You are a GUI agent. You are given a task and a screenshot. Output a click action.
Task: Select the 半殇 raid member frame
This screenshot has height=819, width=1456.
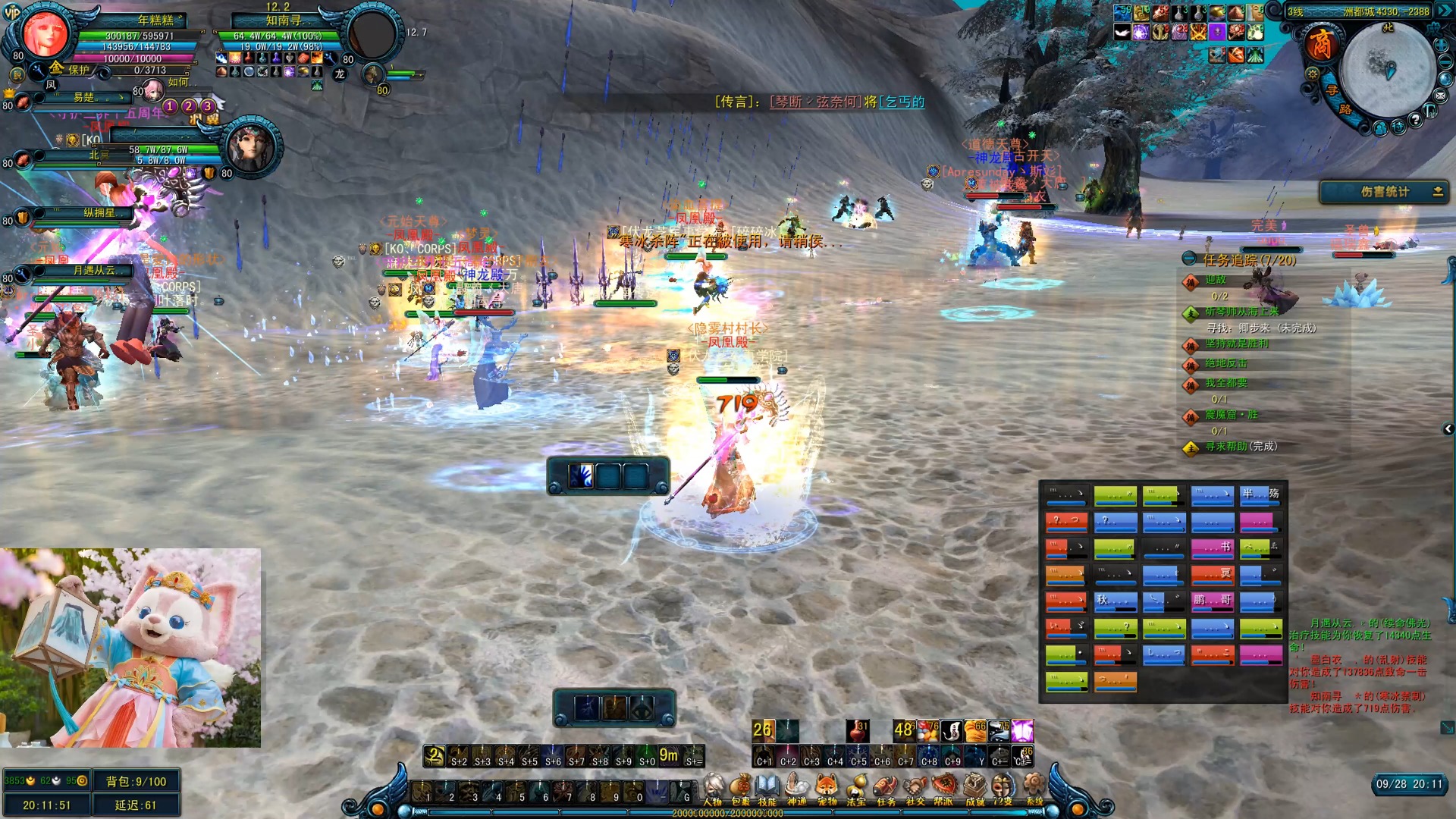[1260, 496]
